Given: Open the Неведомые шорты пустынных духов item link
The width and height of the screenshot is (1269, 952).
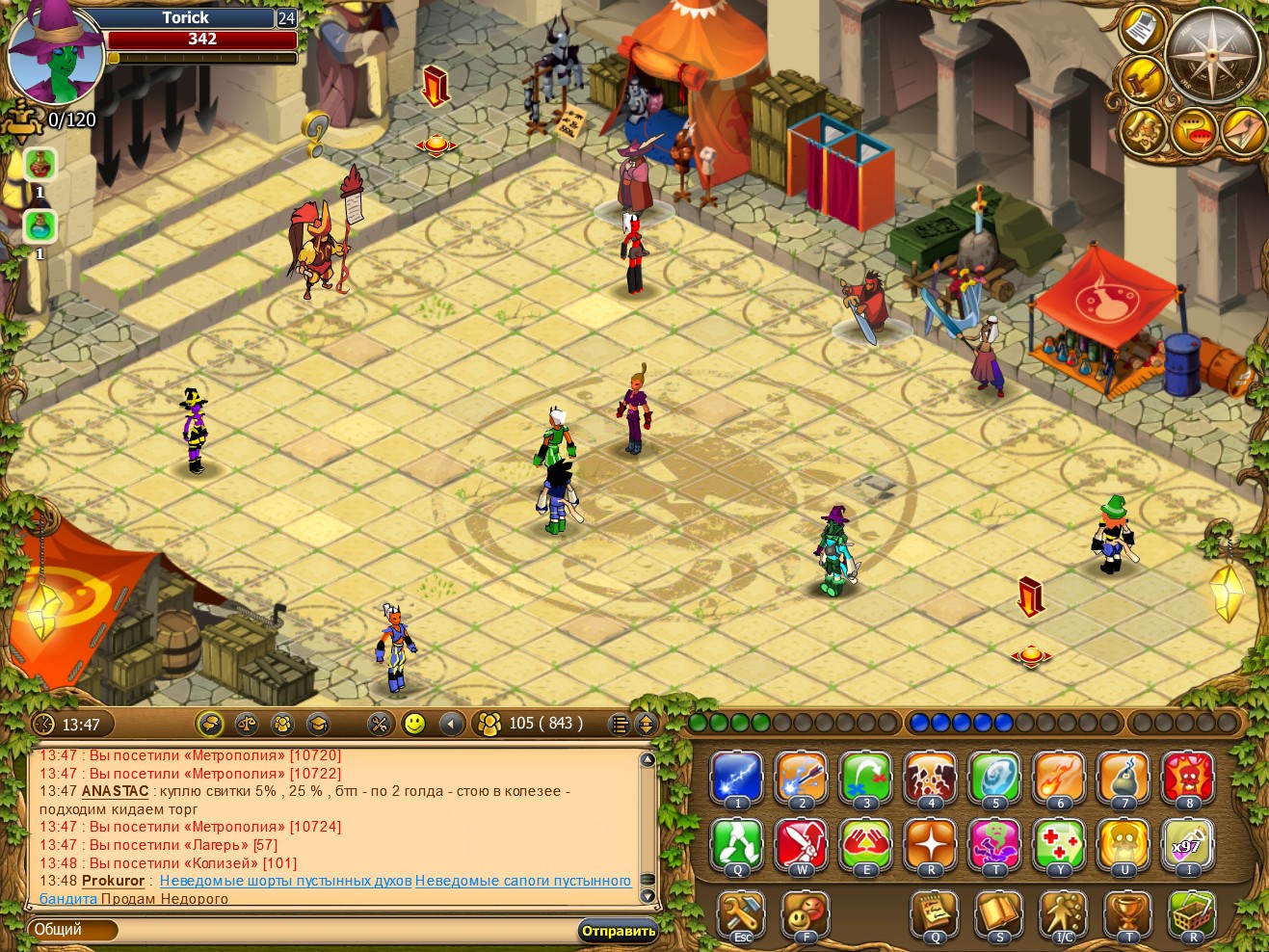Looking at the screenshot, I should pos(285,881).
